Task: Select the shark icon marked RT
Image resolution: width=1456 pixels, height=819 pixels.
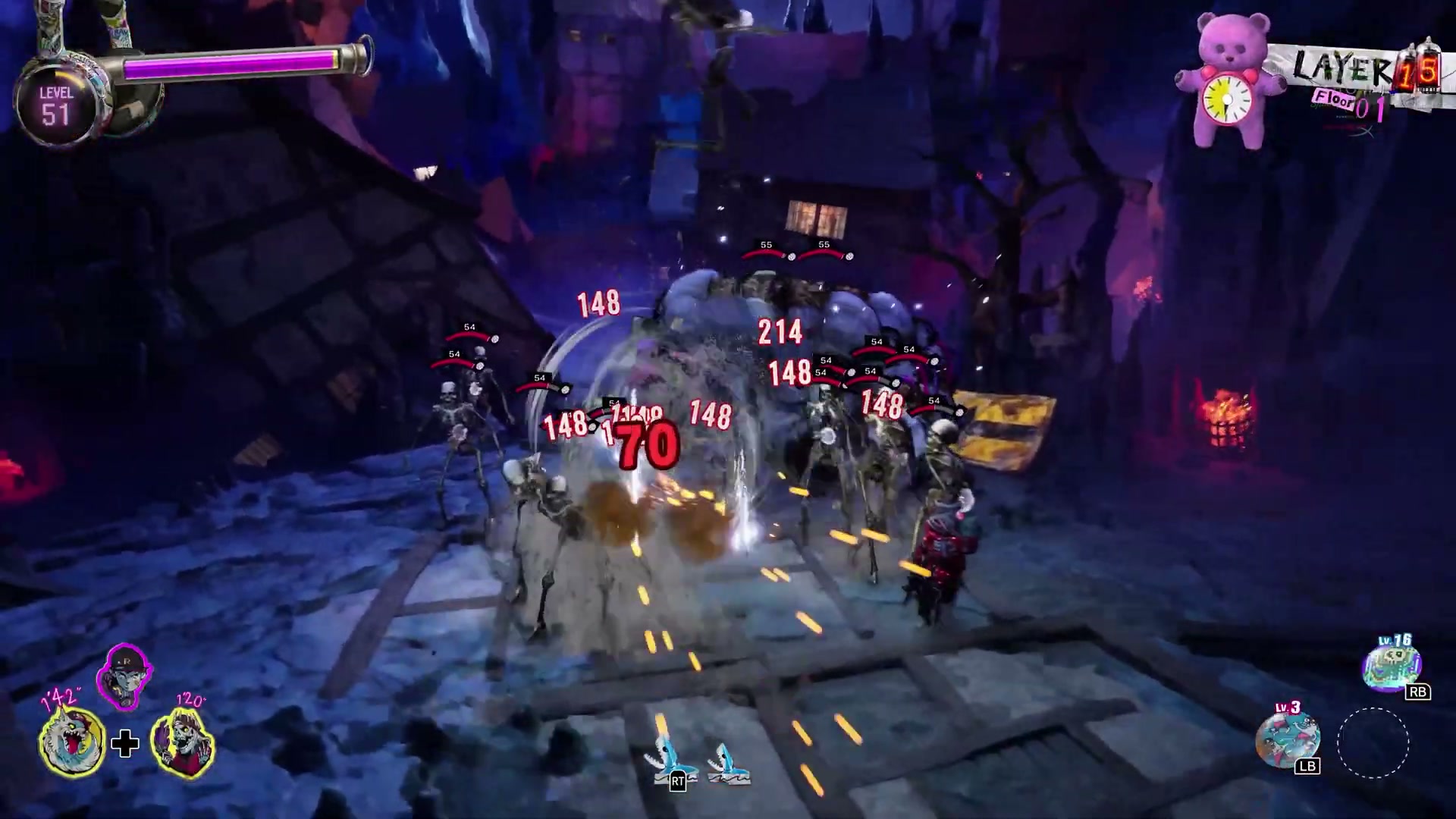Action: (x=664, y=760)
